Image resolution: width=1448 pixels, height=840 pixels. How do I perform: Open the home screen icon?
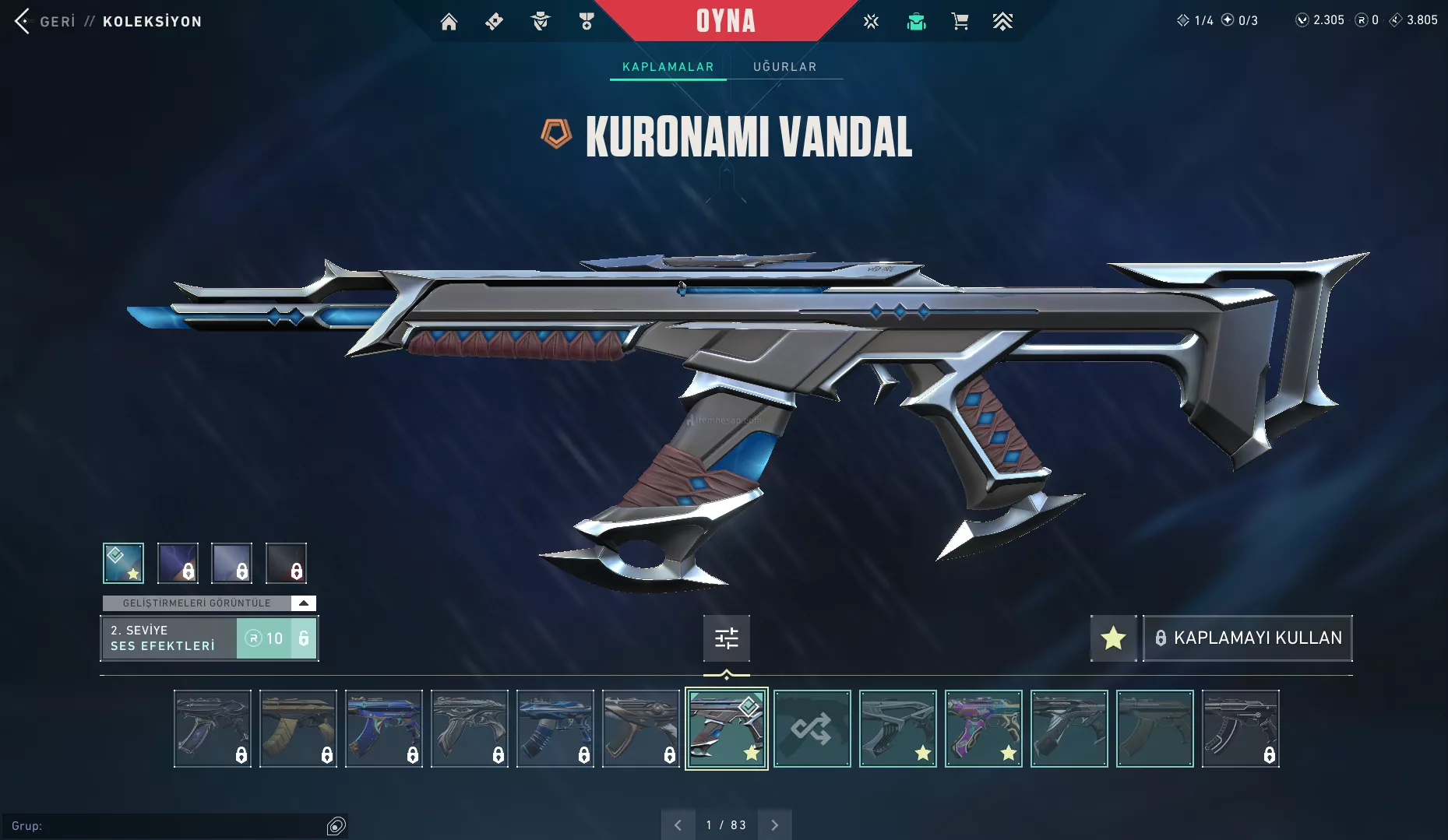449,22
